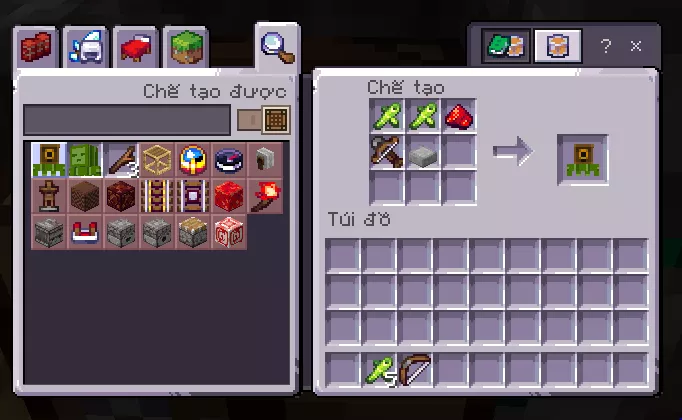Image resolution: width=682 pixels, height=420 pixels.
Task: Open the construction tab with brick icon
Action: [39, 48]
